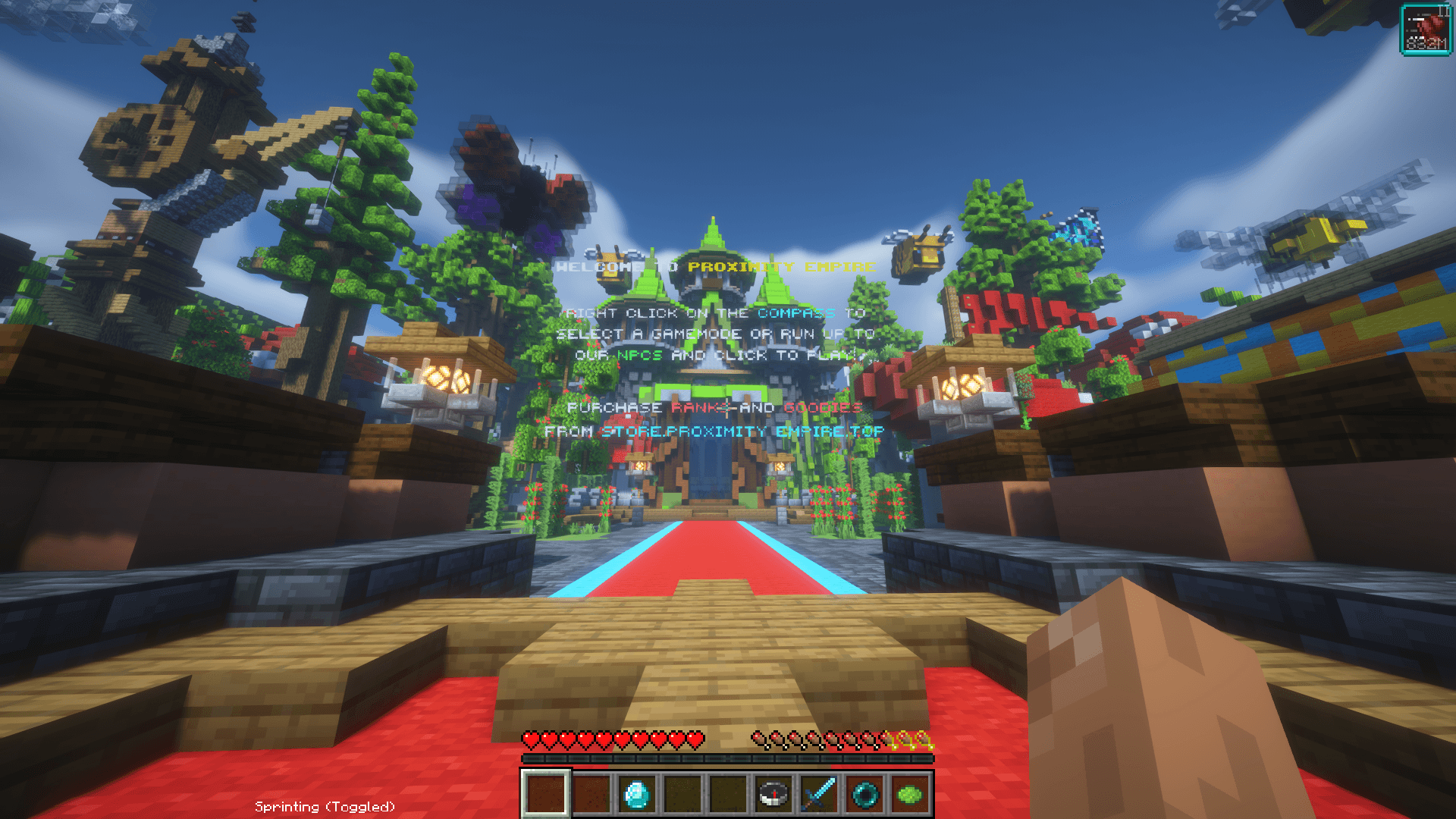Click the minimap in the top-right corner
The height and width of the screenshot is (819, 1456).
[x=1428, y=30]
